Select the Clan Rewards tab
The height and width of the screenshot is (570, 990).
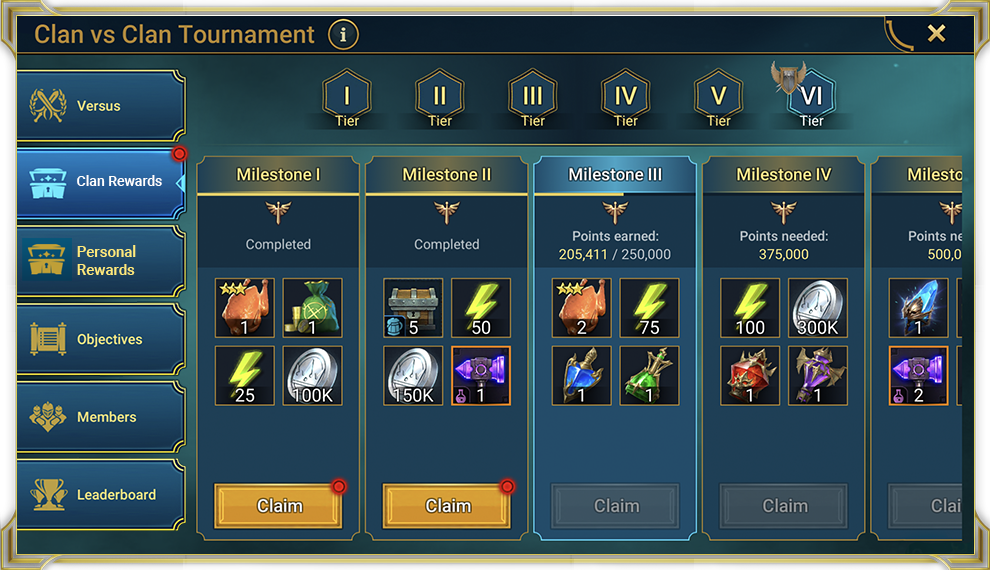[100, 182]
